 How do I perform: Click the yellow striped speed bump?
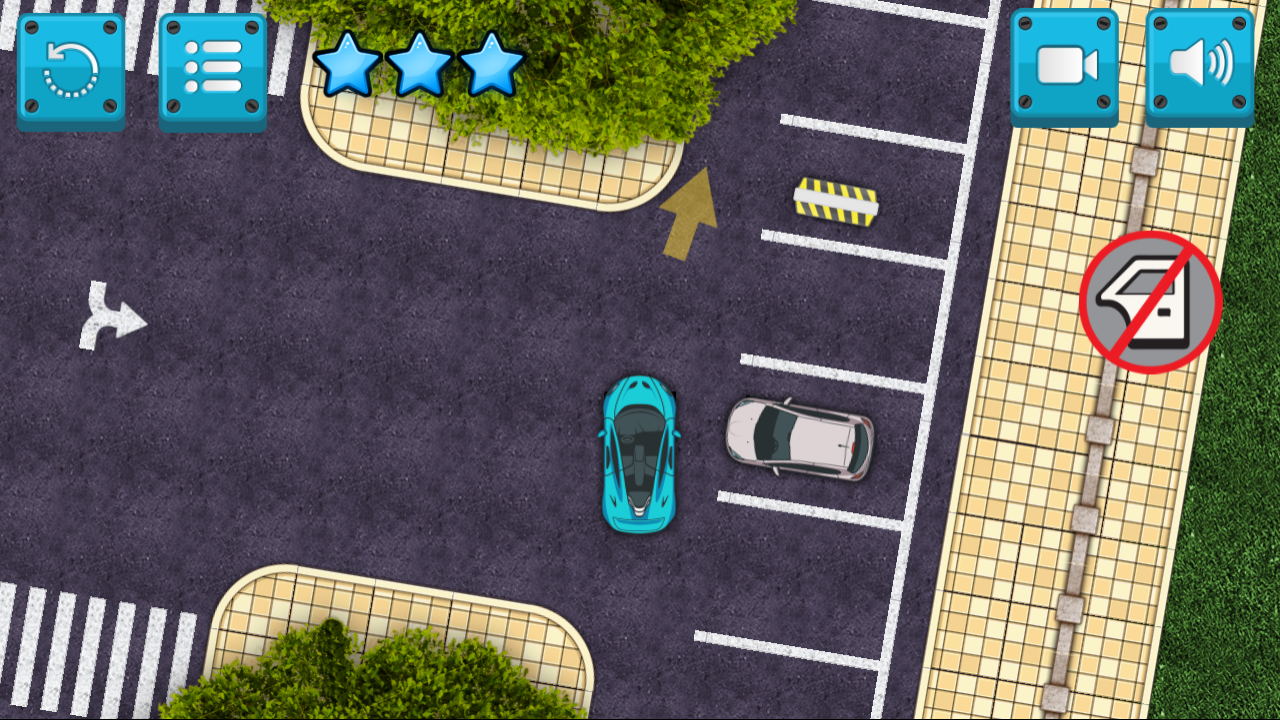pyautogui.click(x=836, y=201)
